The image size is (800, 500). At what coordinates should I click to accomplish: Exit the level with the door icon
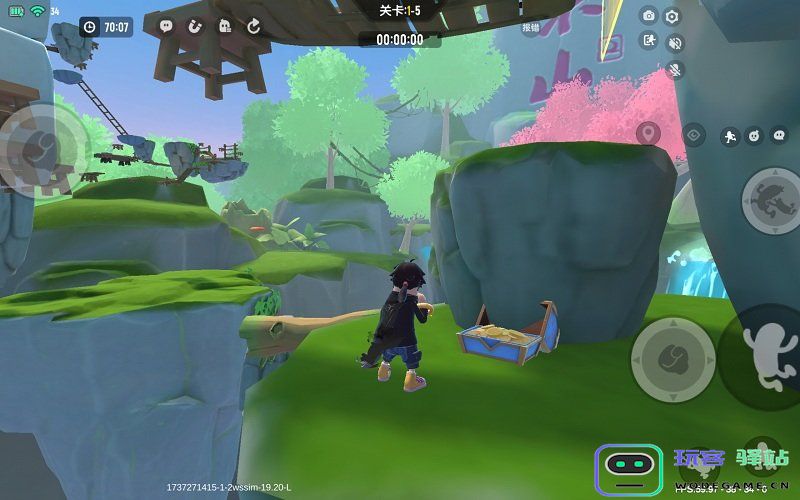[x=649, y=41]
